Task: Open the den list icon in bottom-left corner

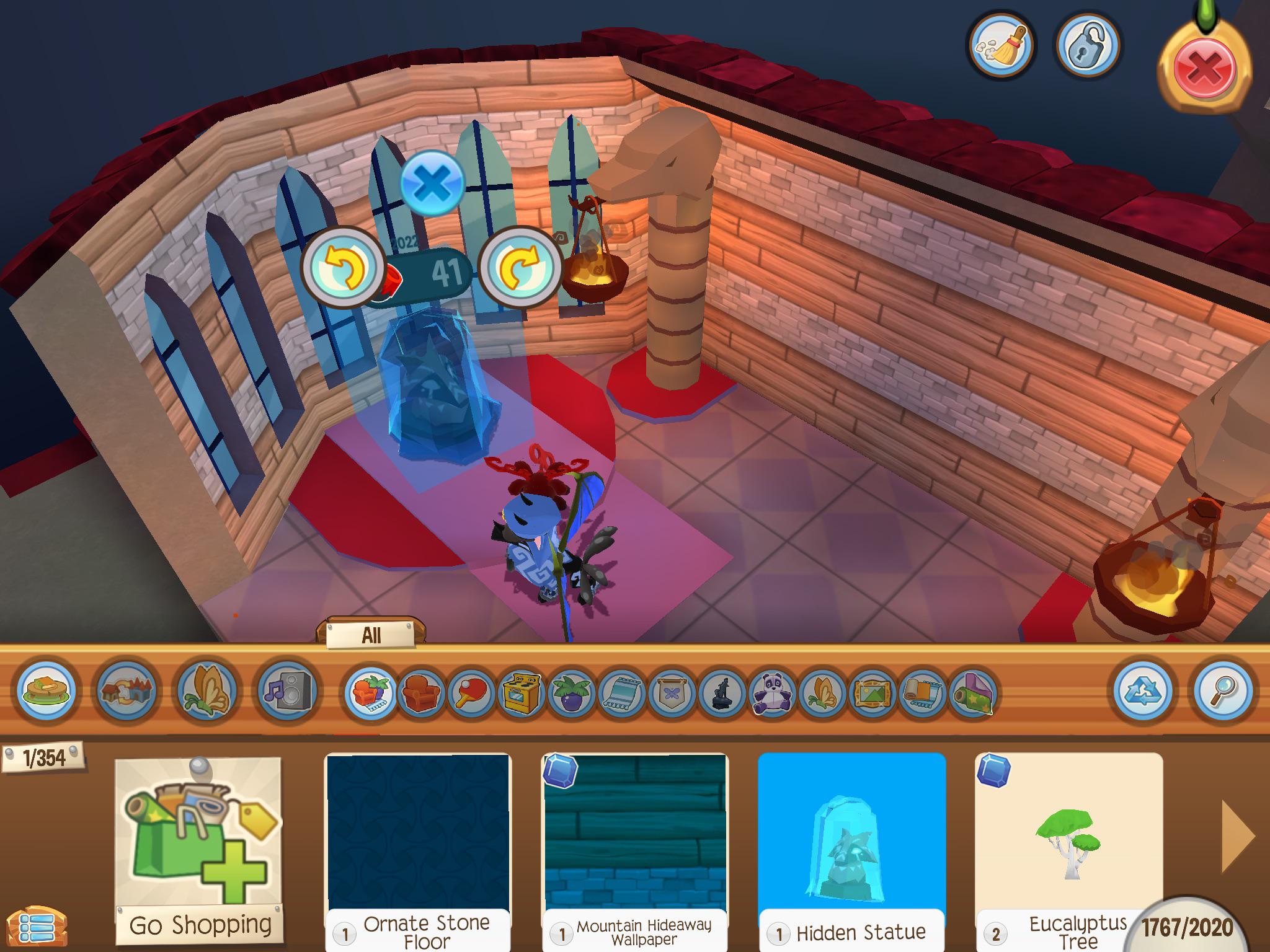Action: 37,927
